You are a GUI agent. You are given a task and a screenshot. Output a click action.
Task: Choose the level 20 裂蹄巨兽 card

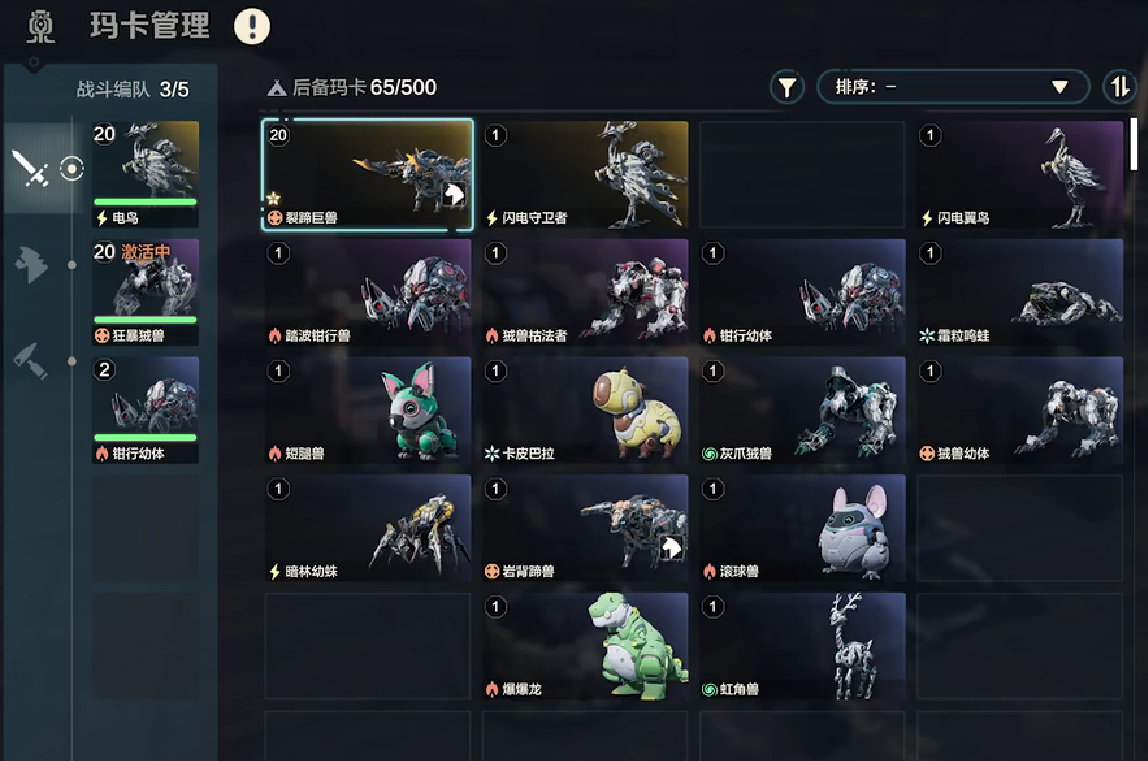[x=367, y=175]
